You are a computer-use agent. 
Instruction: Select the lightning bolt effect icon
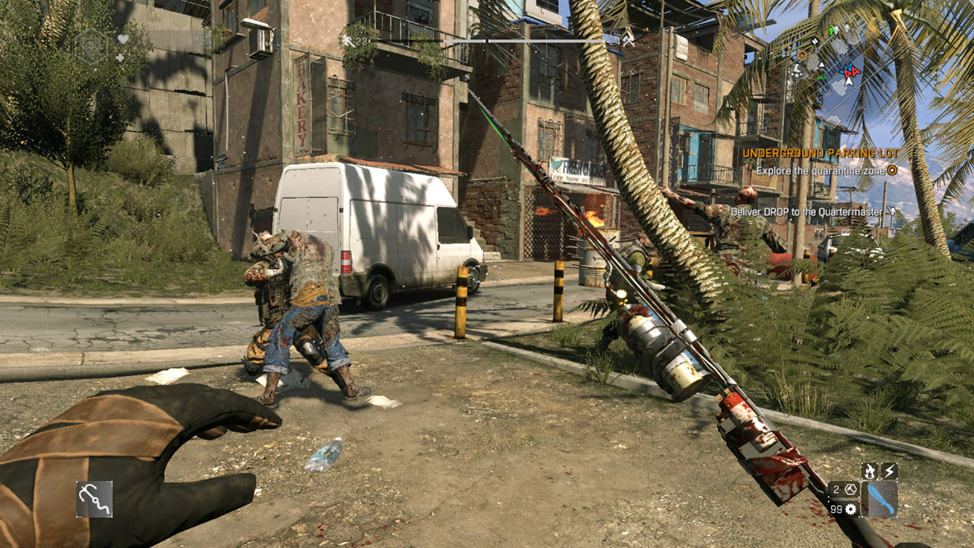click(888, 471)
